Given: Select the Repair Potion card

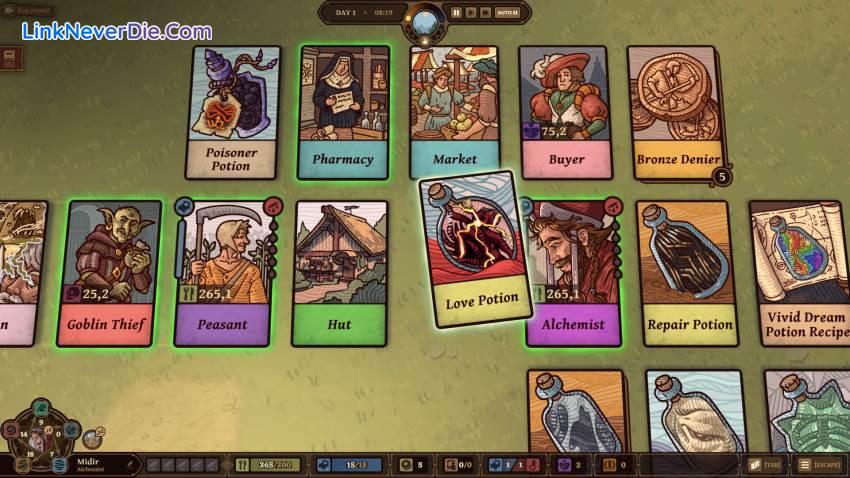Looking at the screenshot, I should tap(689, 272).
